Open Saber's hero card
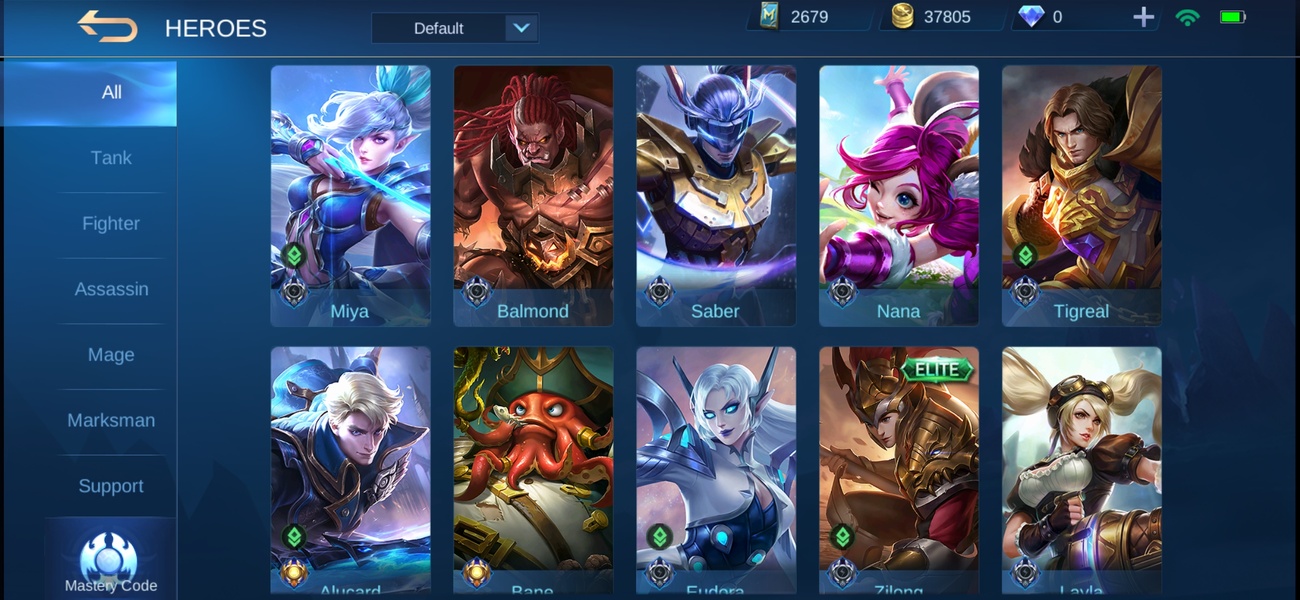 coord(716,195)
